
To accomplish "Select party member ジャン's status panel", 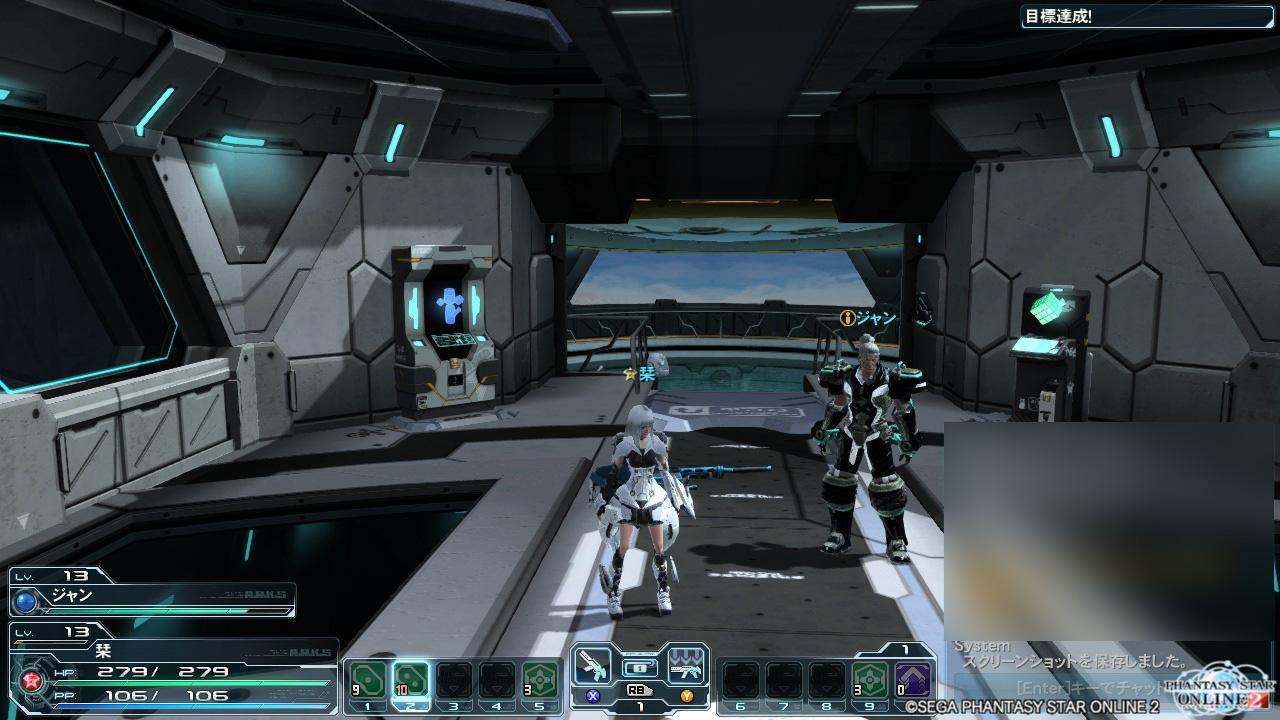I will coord(152,596).
